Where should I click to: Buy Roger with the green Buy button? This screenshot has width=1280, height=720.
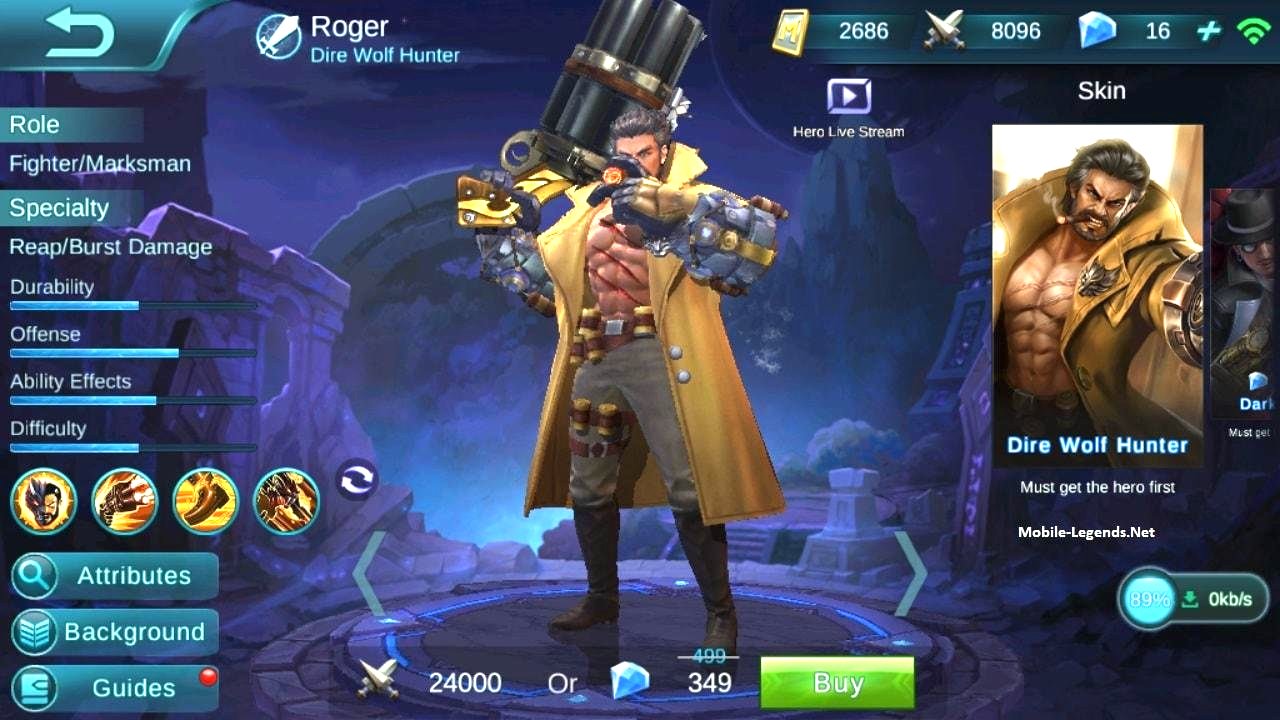pos(838,683)
